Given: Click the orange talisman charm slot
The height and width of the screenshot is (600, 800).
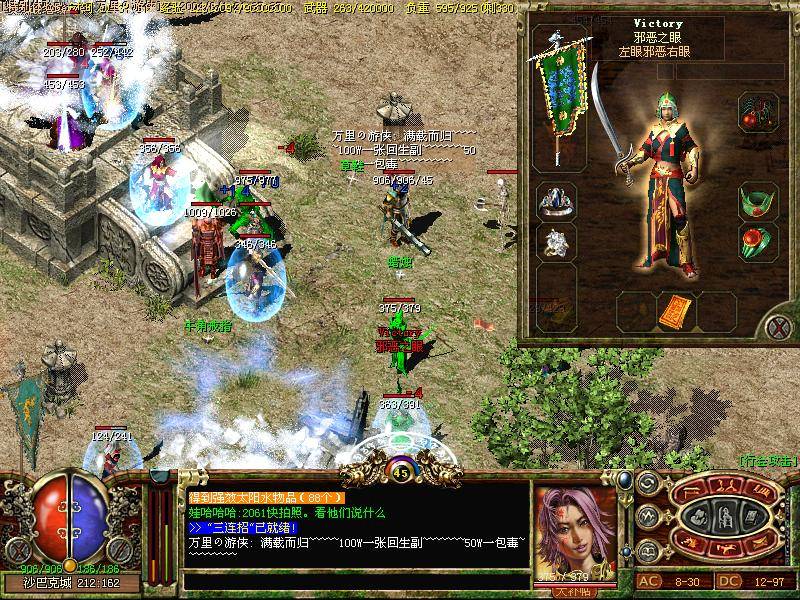Looking at the screenshot, I should (x=675, y=311).
